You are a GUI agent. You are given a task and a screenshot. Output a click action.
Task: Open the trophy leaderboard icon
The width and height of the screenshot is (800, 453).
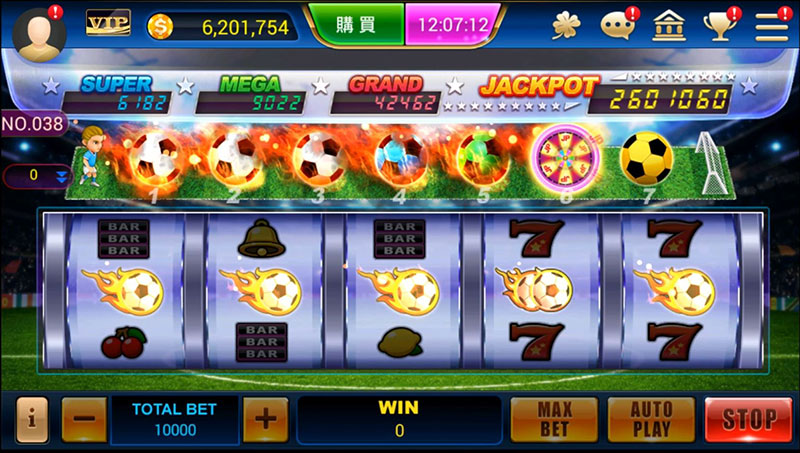point(719,26)
